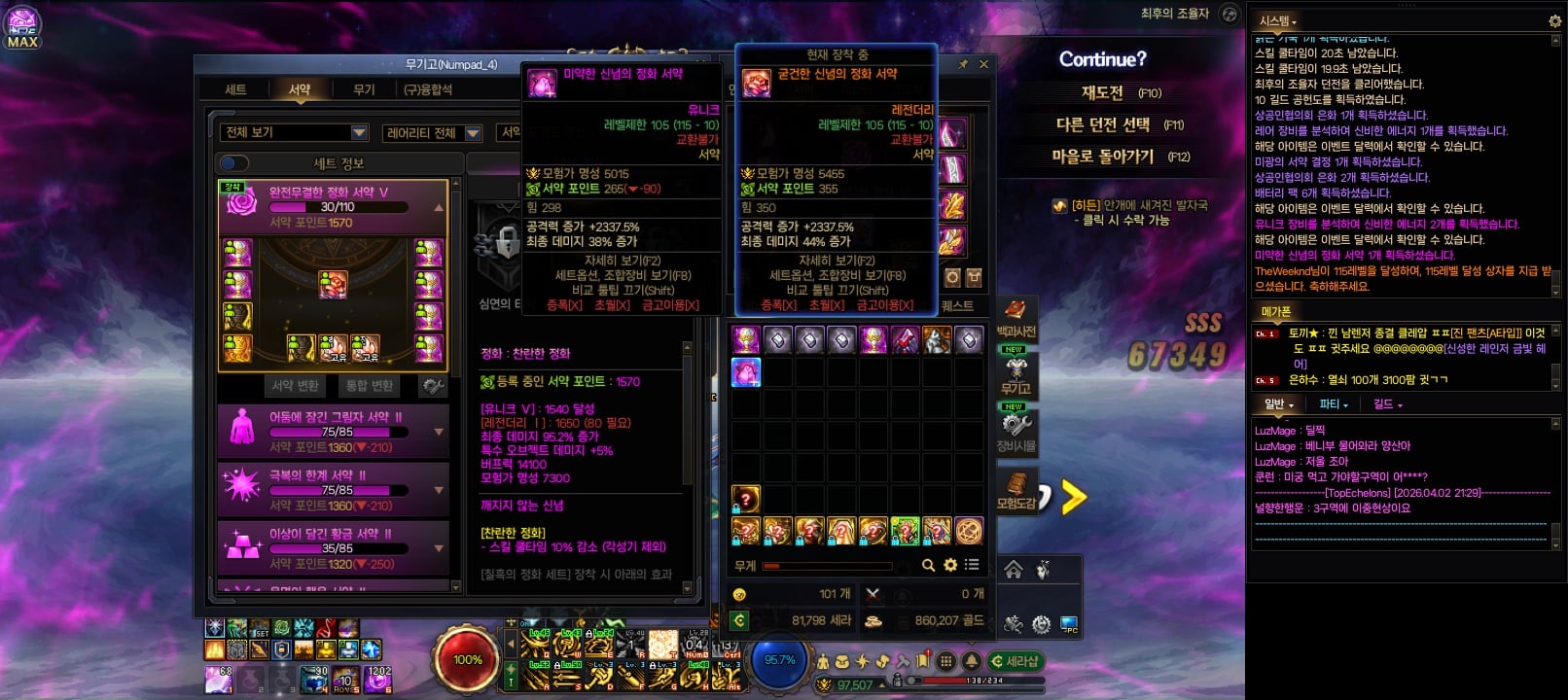Toggle the 세트 정보 switch
The width and height of the screenshot is (1568, 700).
[x=234, y=163]
